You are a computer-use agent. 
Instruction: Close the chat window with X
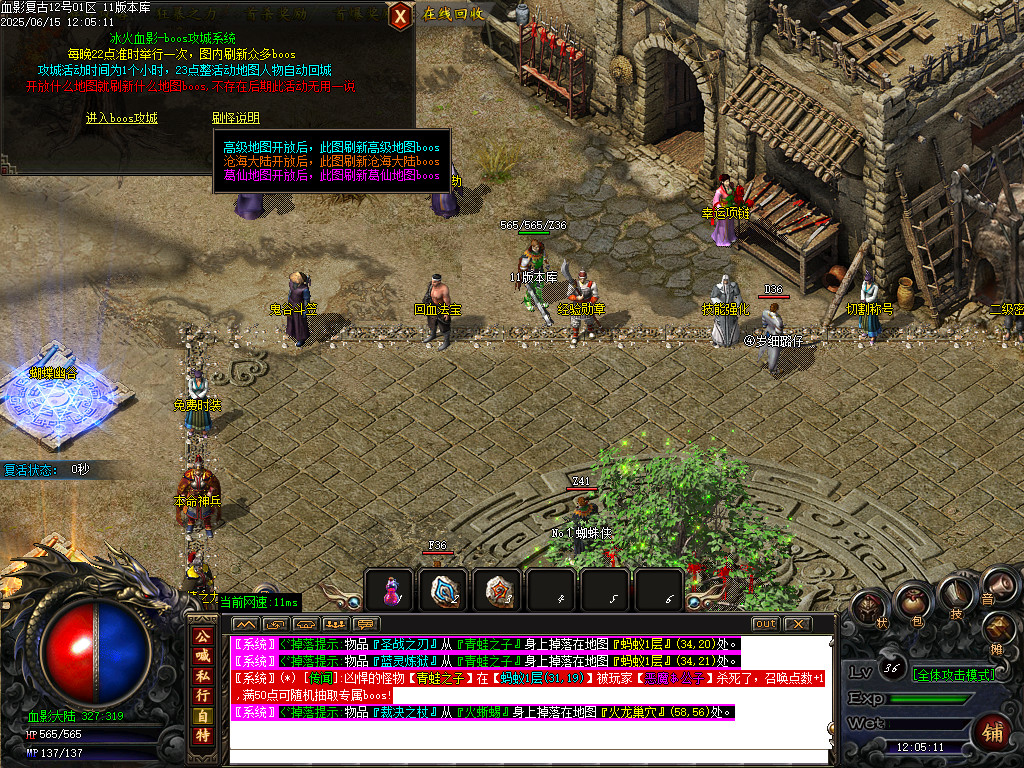tap(797, 624)
